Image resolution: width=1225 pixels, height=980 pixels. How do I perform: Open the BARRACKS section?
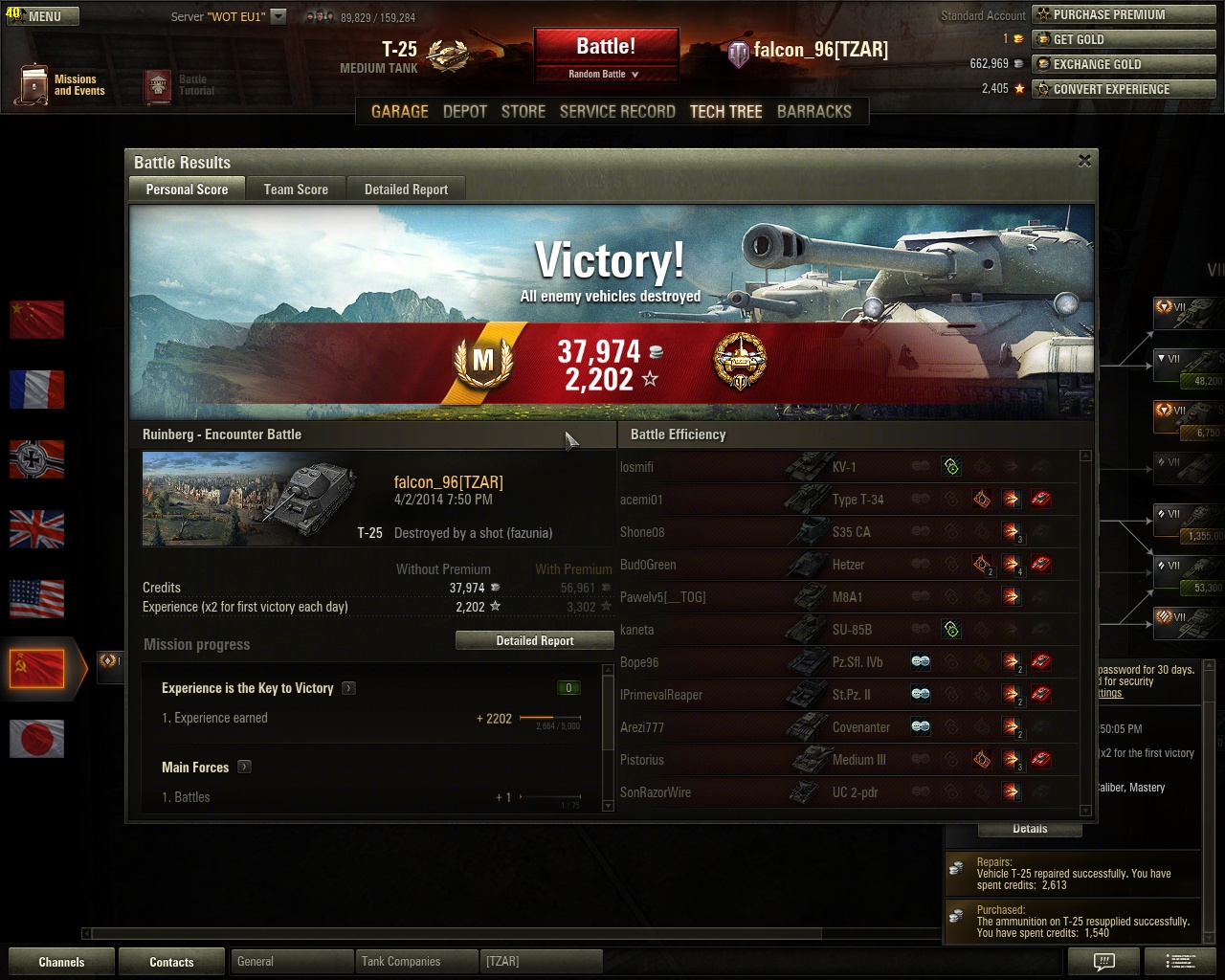813,111
